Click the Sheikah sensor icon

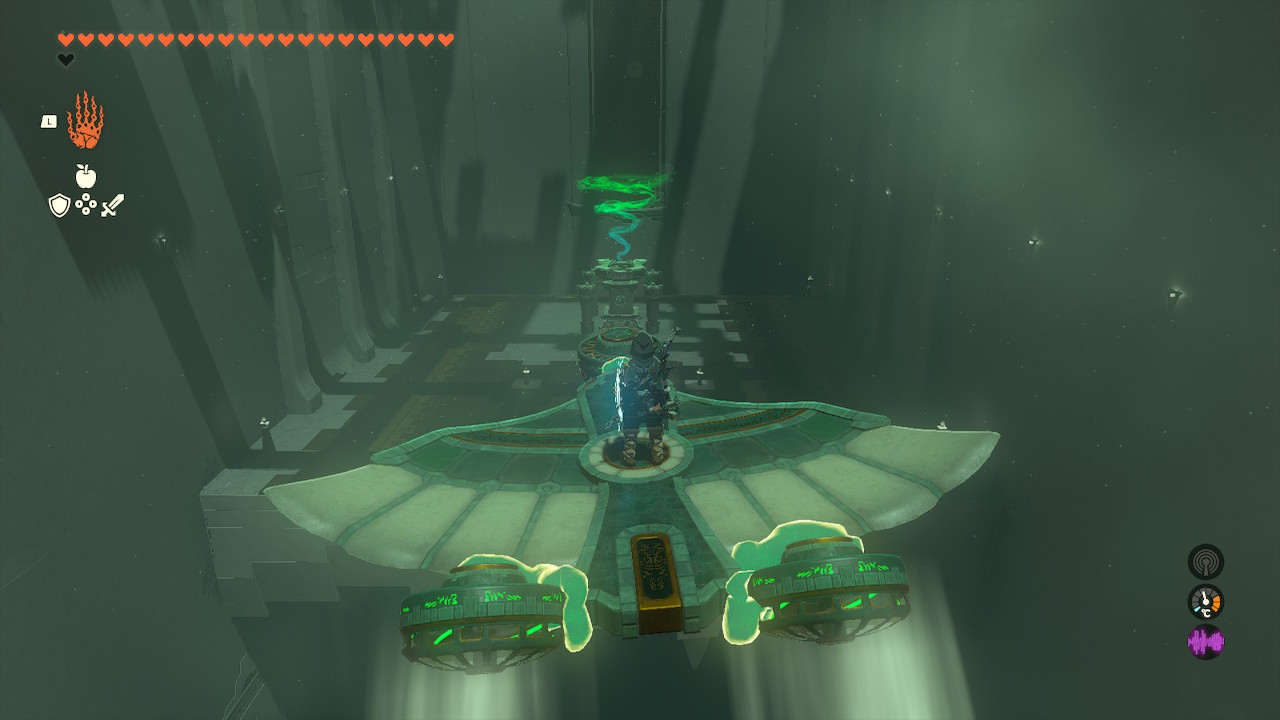1205,562
